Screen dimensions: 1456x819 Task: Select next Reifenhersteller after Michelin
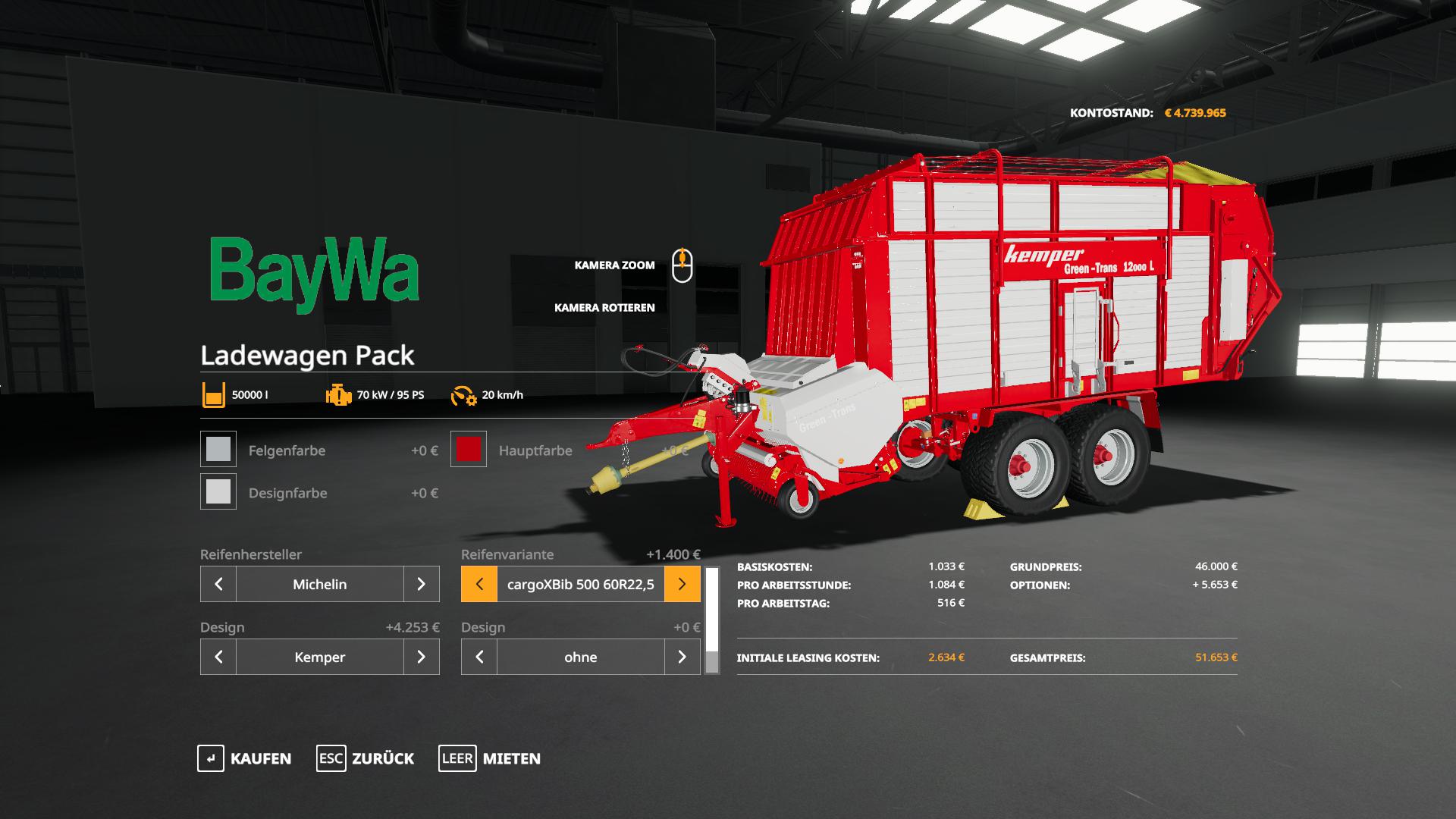[x=422, y=584]
